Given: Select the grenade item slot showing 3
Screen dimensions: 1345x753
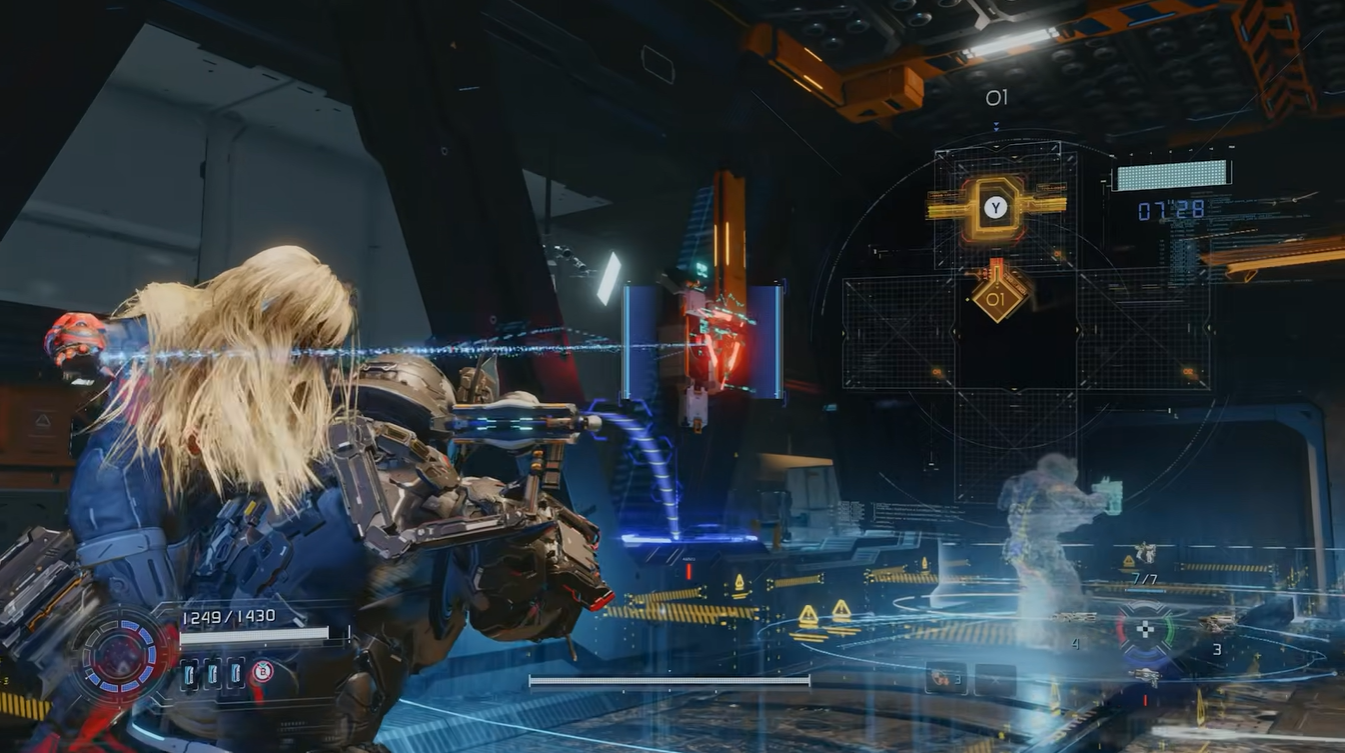Looking at the screenshot, I should tap(944, 677).
